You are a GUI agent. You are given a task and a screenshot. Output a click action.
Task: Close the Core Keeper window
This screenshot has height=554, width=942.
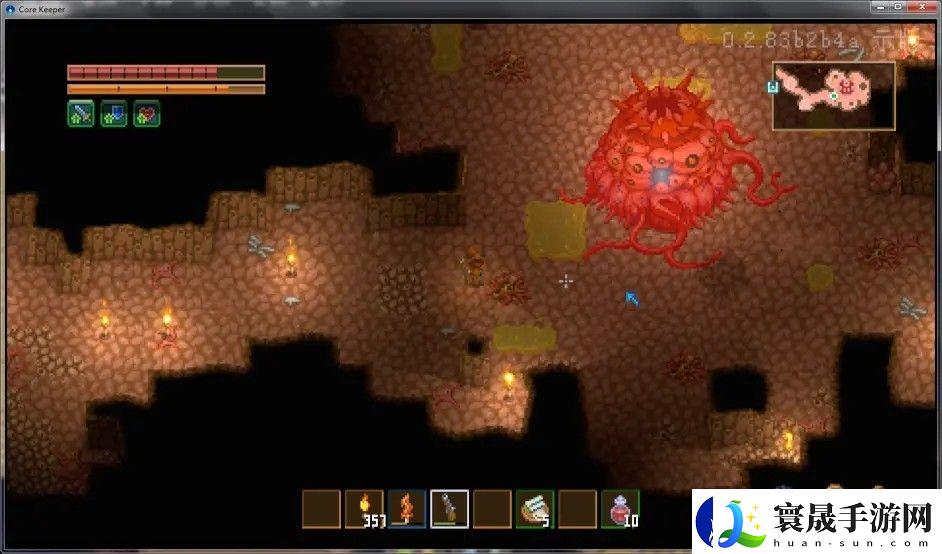tap(917, 9)
